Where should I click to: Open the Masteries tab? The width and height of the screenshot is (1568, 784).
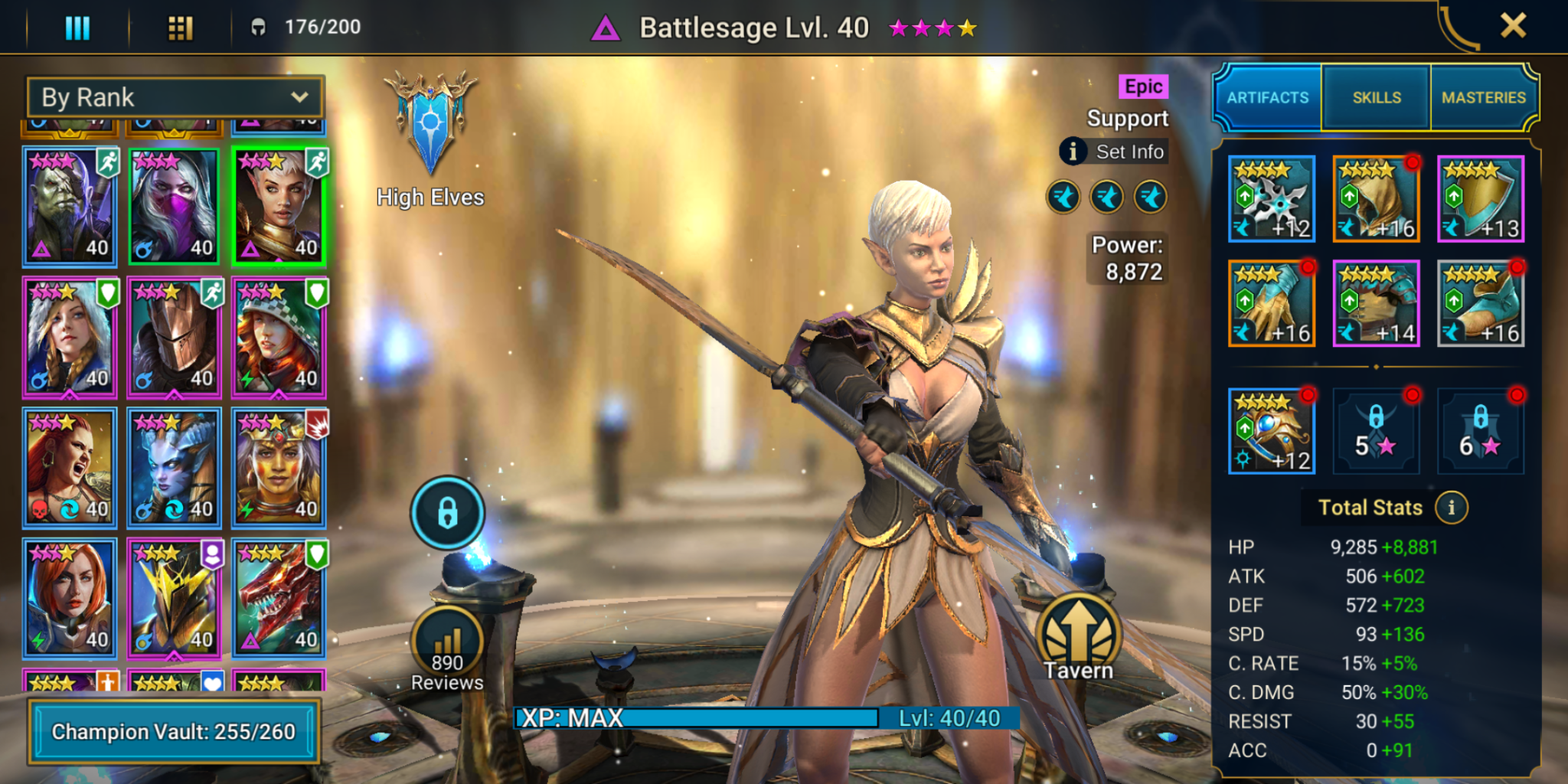1484,97
